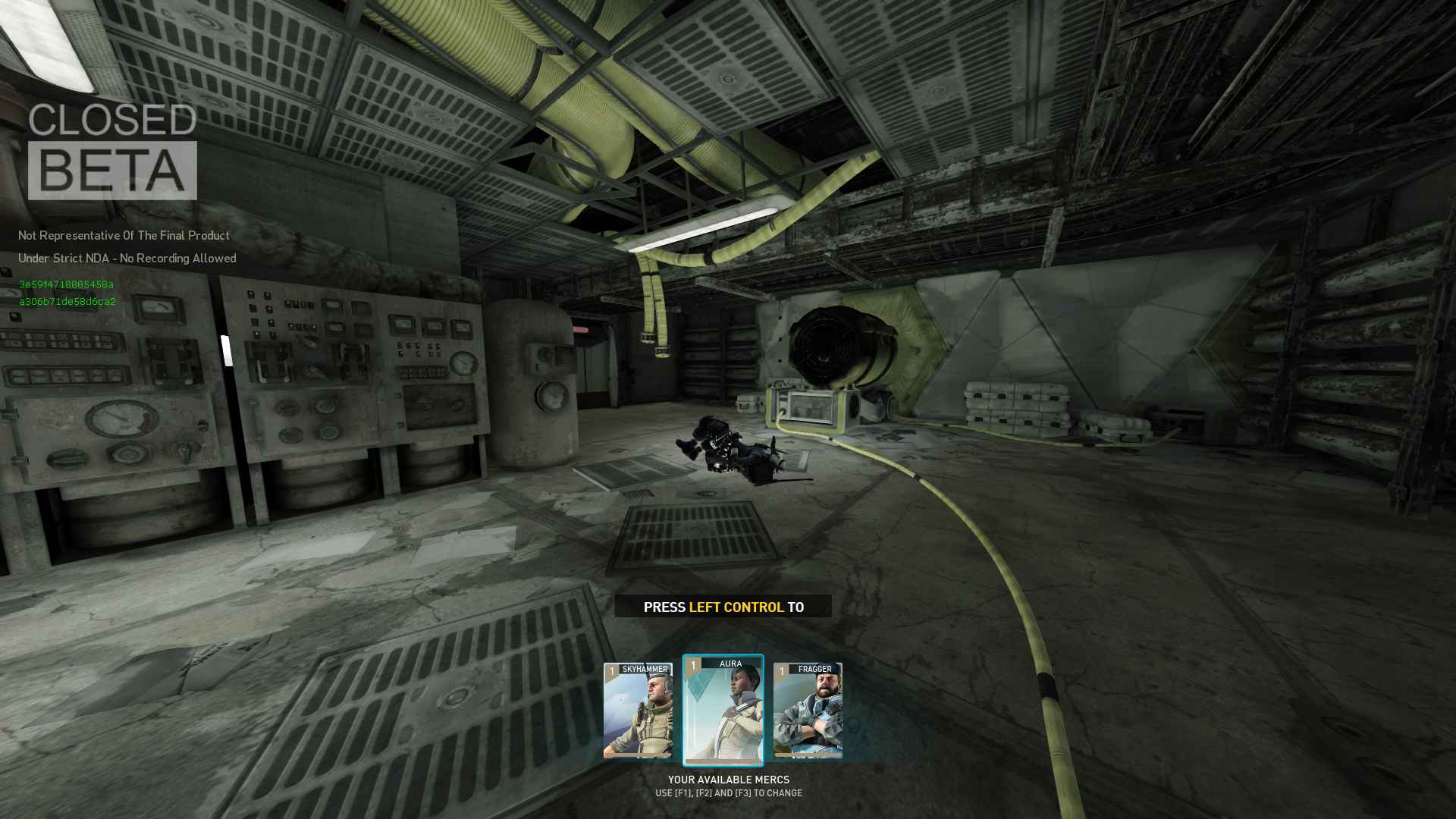
Task: Select the Skyhammer merc card
Action: pos(638,711)
